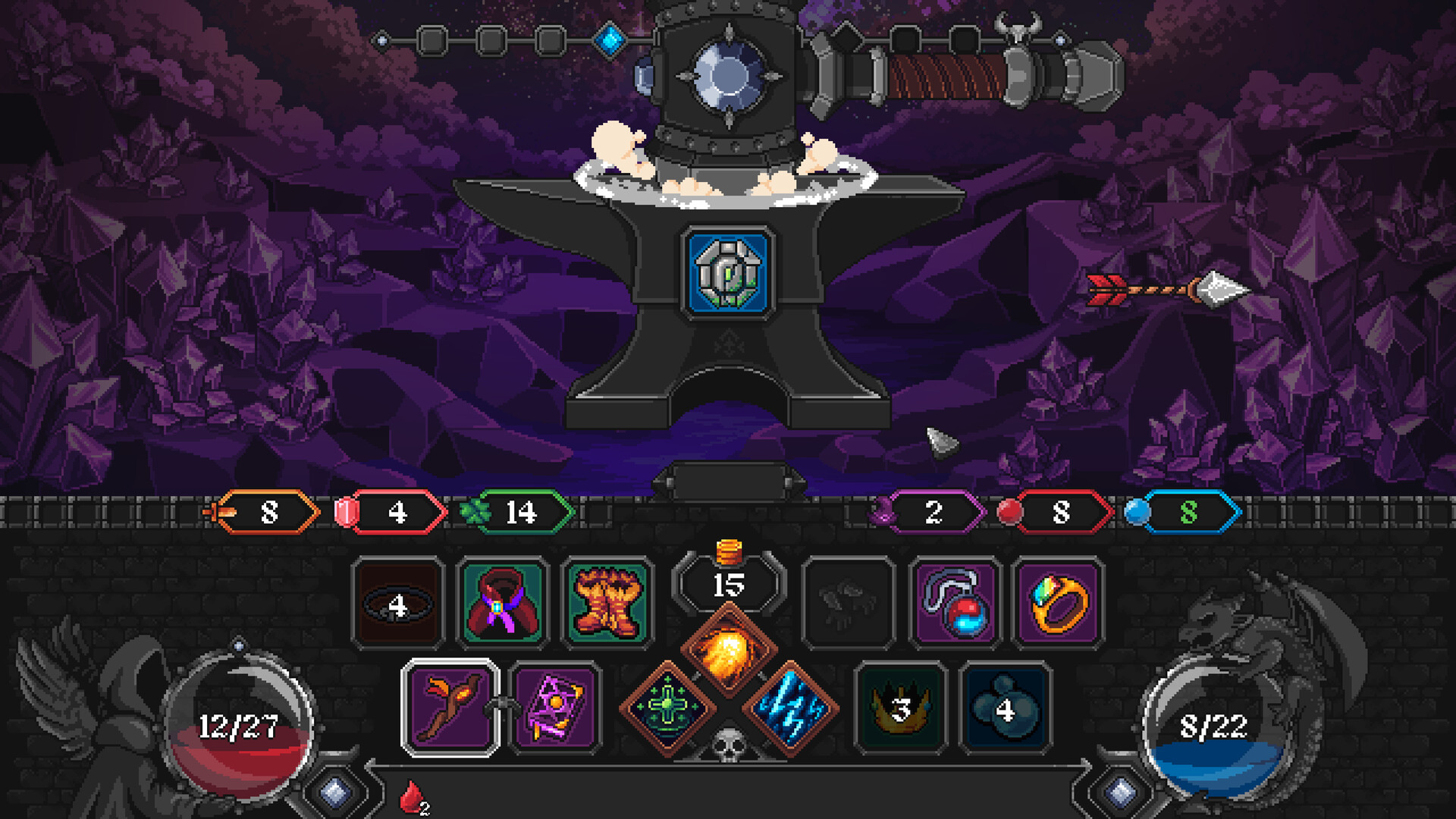
Task: Activate the fireball ability diamond
Action: [x=730, y=648]
